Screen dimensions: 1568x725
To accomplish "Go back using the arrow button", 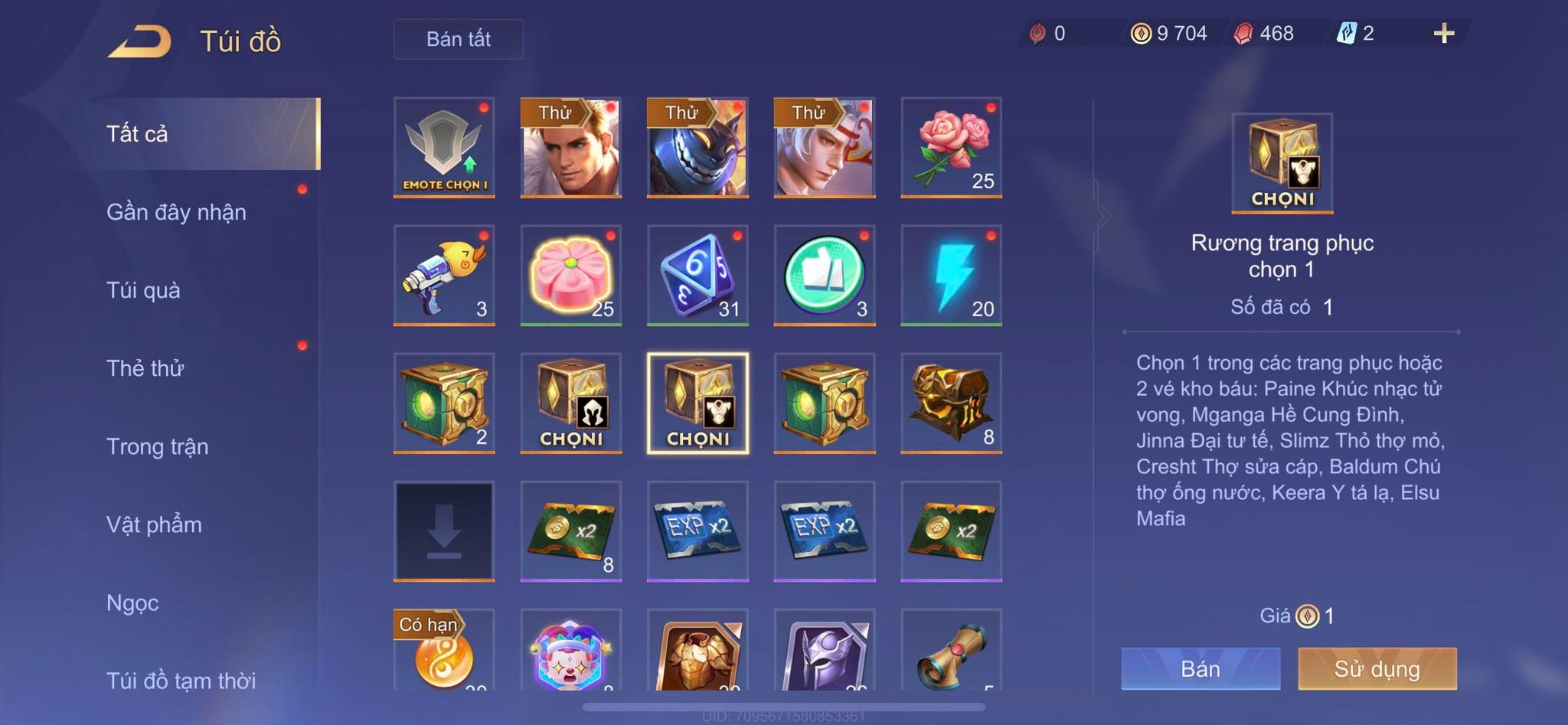I will point(140,41).
